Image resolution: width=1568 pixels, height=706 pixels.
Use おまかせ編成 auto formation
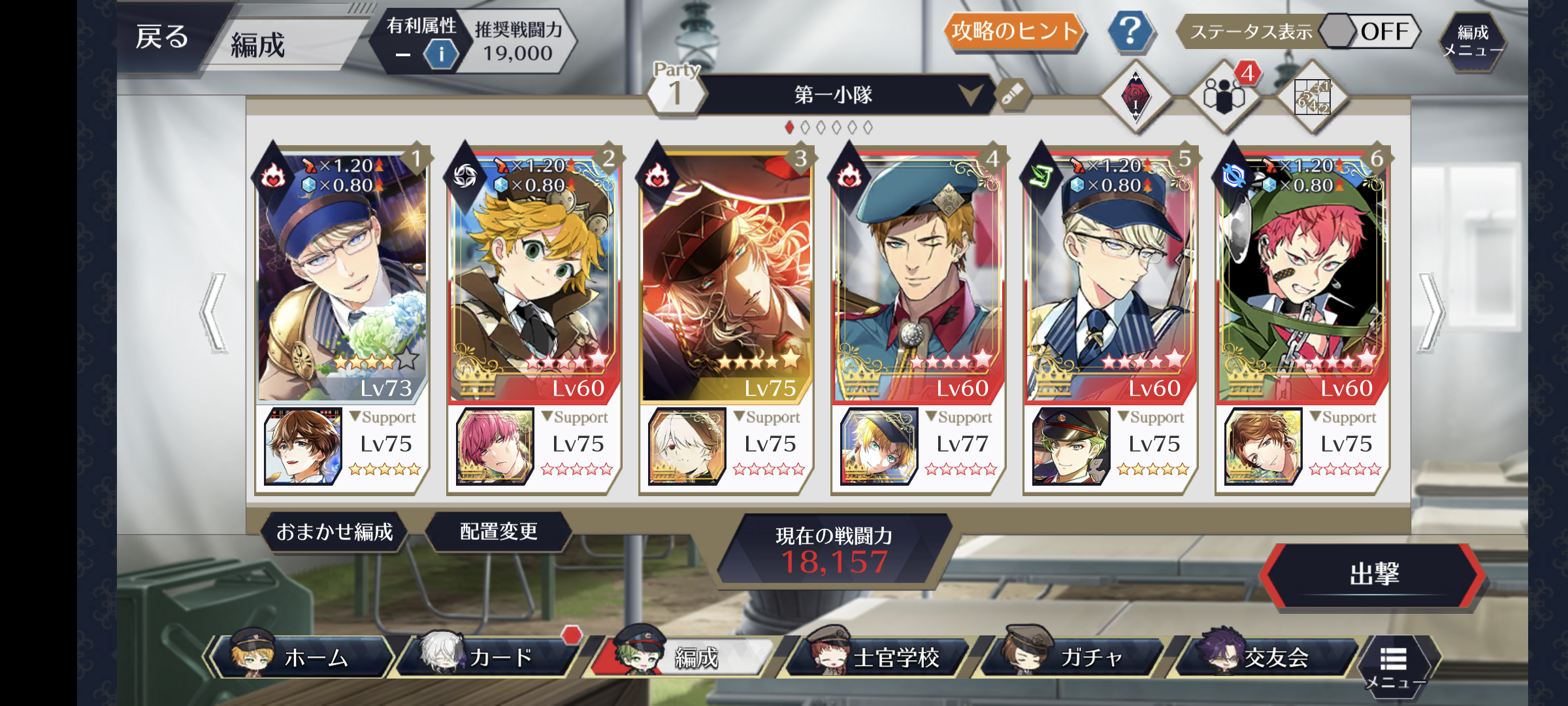(x=335, y=532)
